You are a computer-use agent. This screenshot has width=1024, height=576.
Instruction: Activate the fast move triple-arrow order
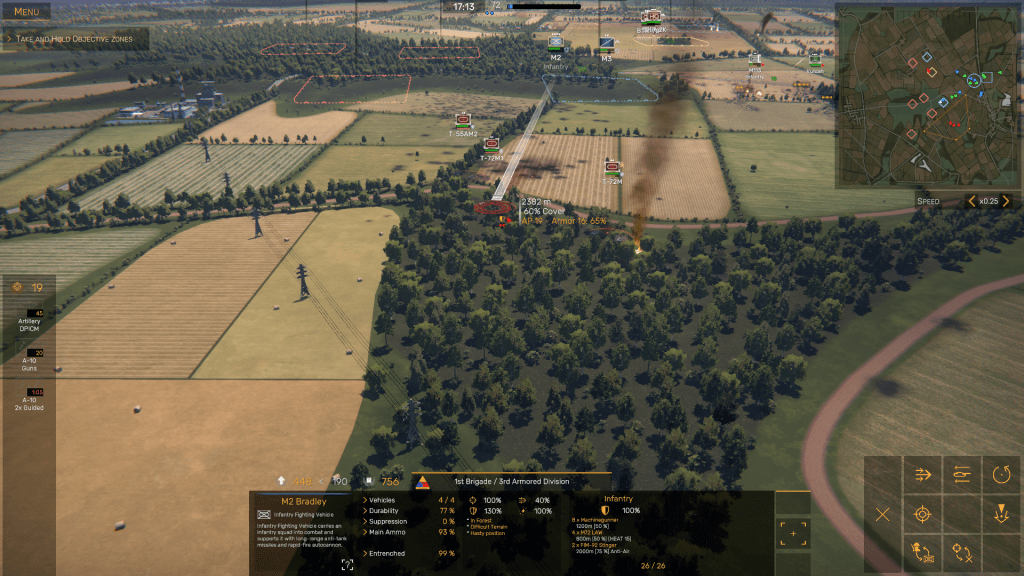pyautogui.click(x=923, y=475)
